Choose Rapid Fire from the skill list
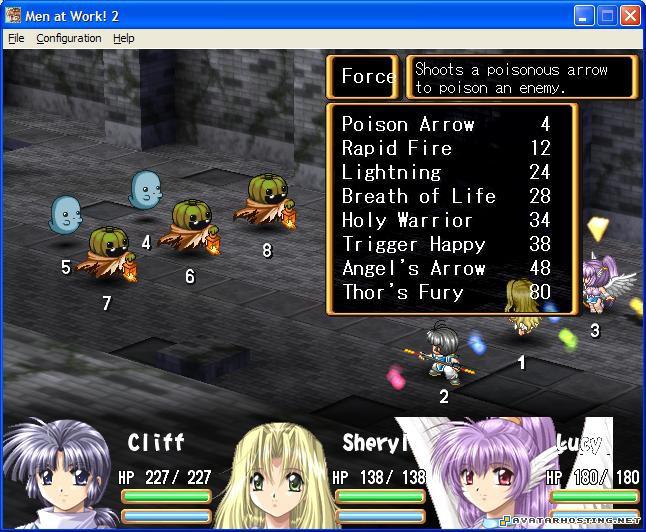 397,148
